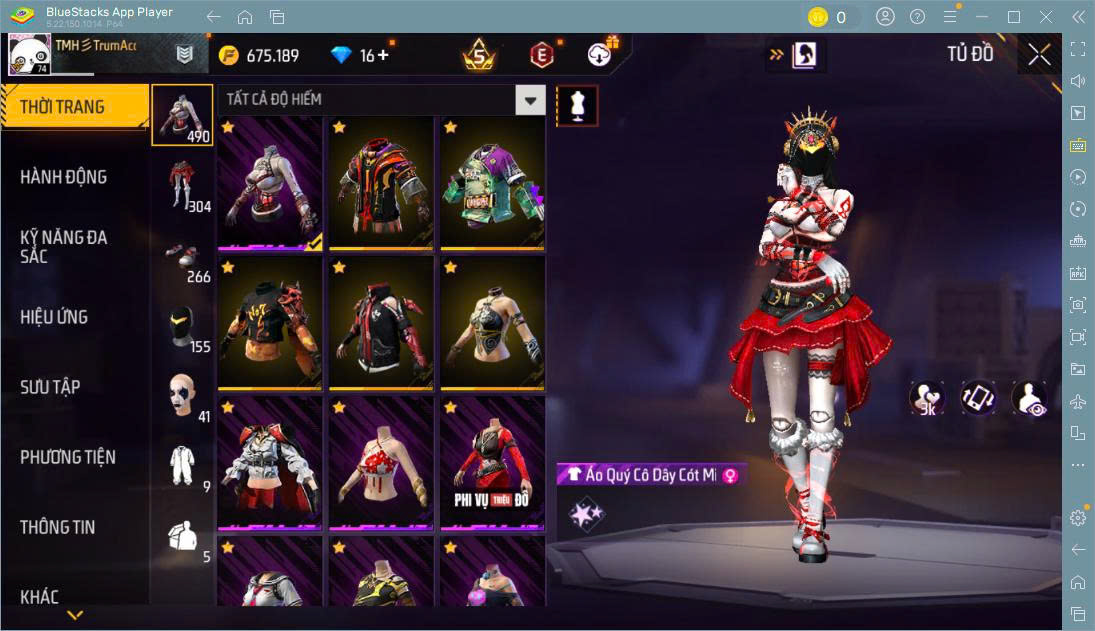
Task: Maximize the BlueStacks window
Action: click(x=1014, y=17)
